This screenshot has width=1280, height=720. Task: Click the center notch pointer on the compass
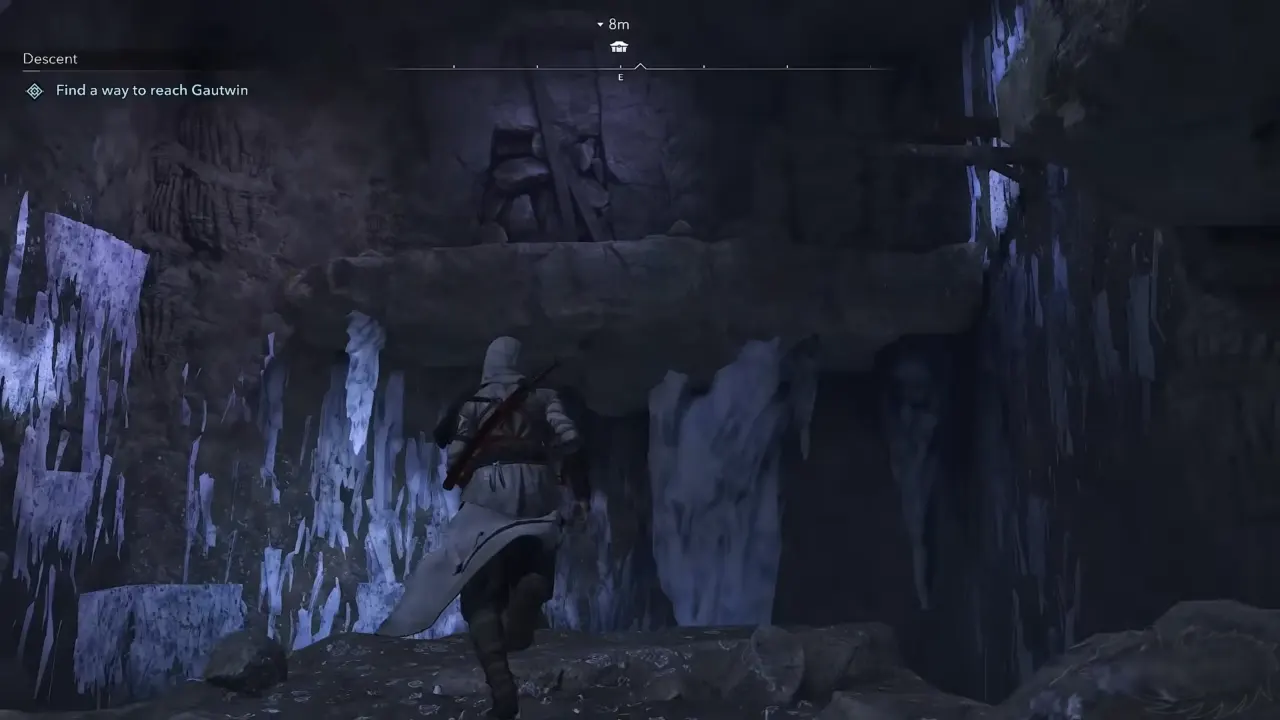click(640, 66)
